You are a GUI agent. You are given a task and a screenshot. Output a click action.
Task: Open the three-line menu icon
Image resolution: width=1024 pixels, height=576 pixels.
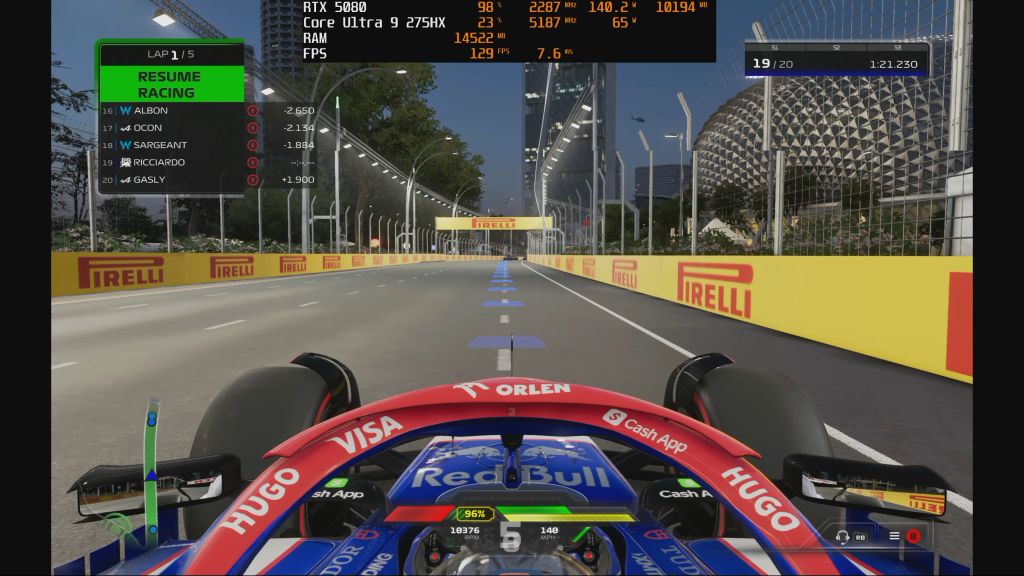click(x=895, y=536)
